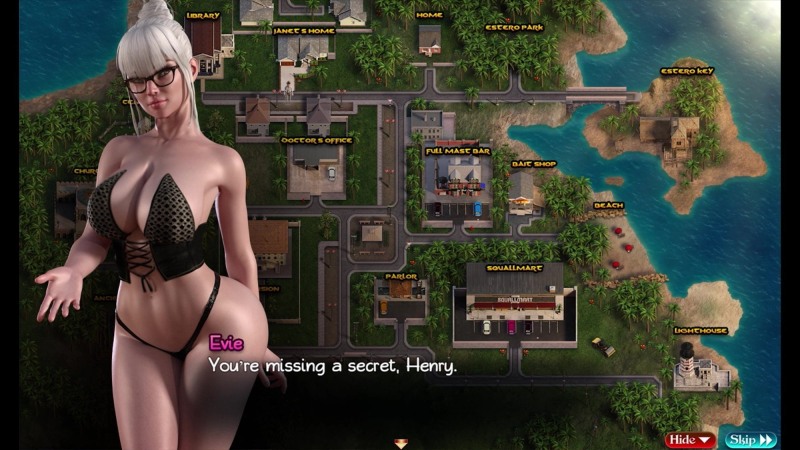Hide the dialogue box with the Hide button
This screenshot has width=800, height=450.
[x=690, y=439]
